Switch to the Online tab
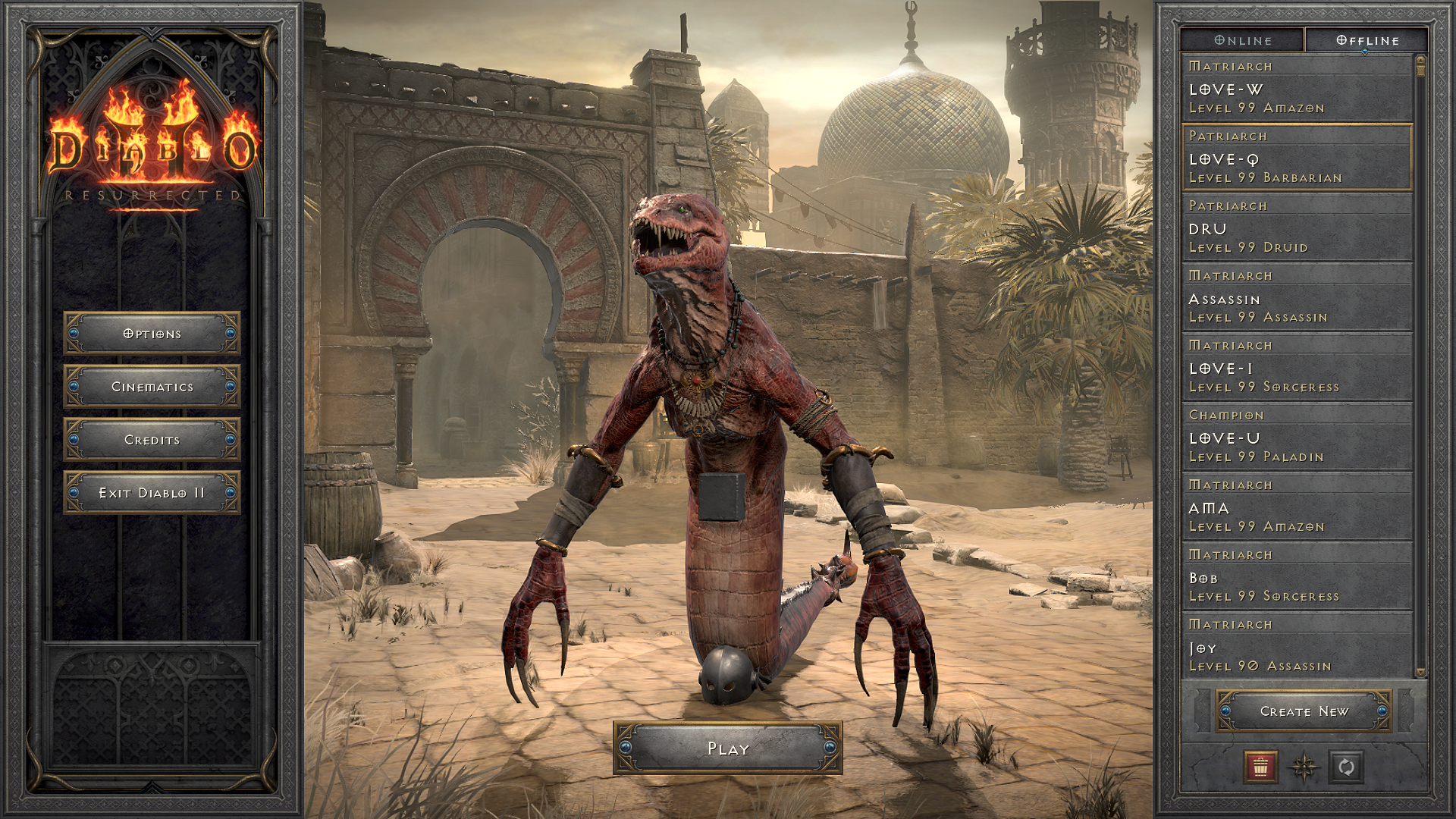Viewport: 1456px width, 819px height. [1242, 40]
